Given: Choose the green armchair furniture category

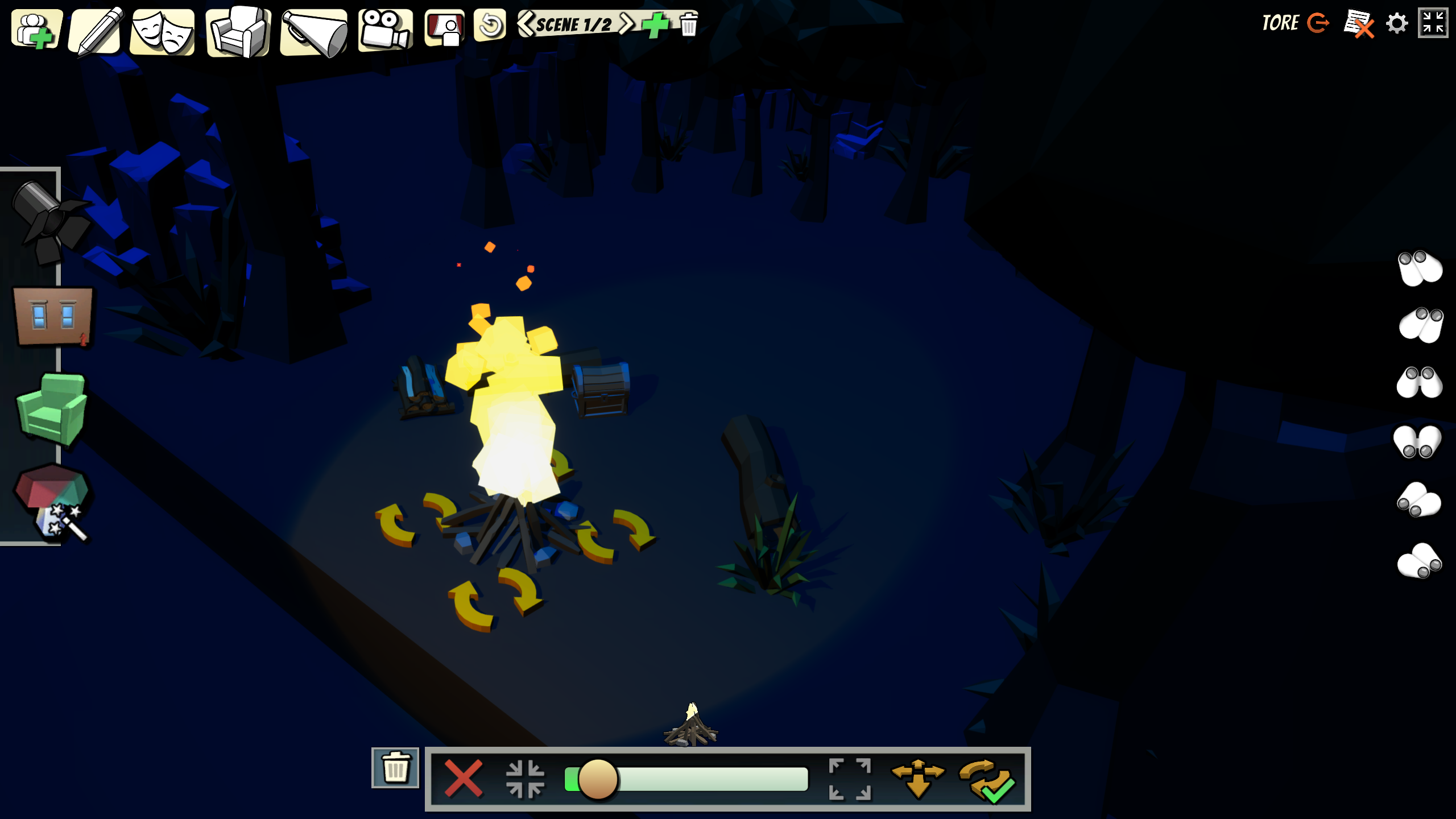Looking at the screenshot, I should pyautogui.click(x=51, y=408).
